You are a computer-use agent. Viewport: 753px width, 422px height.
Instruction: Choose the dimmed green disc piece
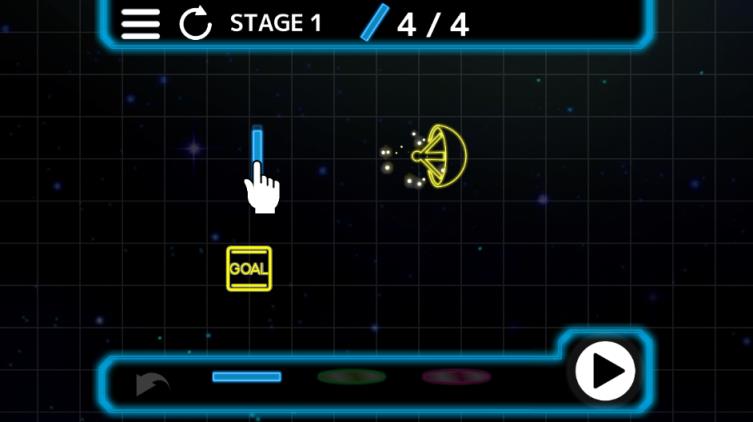click(351, 377)
